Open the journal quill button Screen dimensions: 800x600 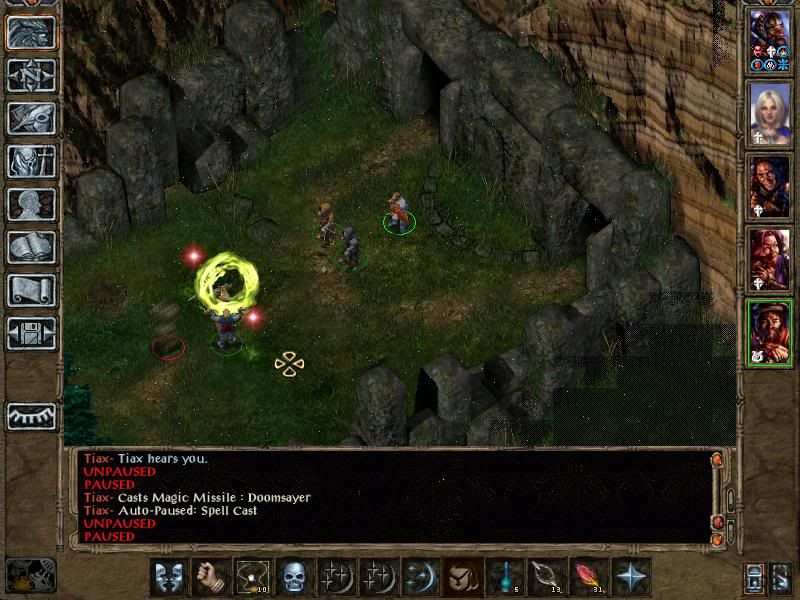pyautogui.click(x=31, y=118)
